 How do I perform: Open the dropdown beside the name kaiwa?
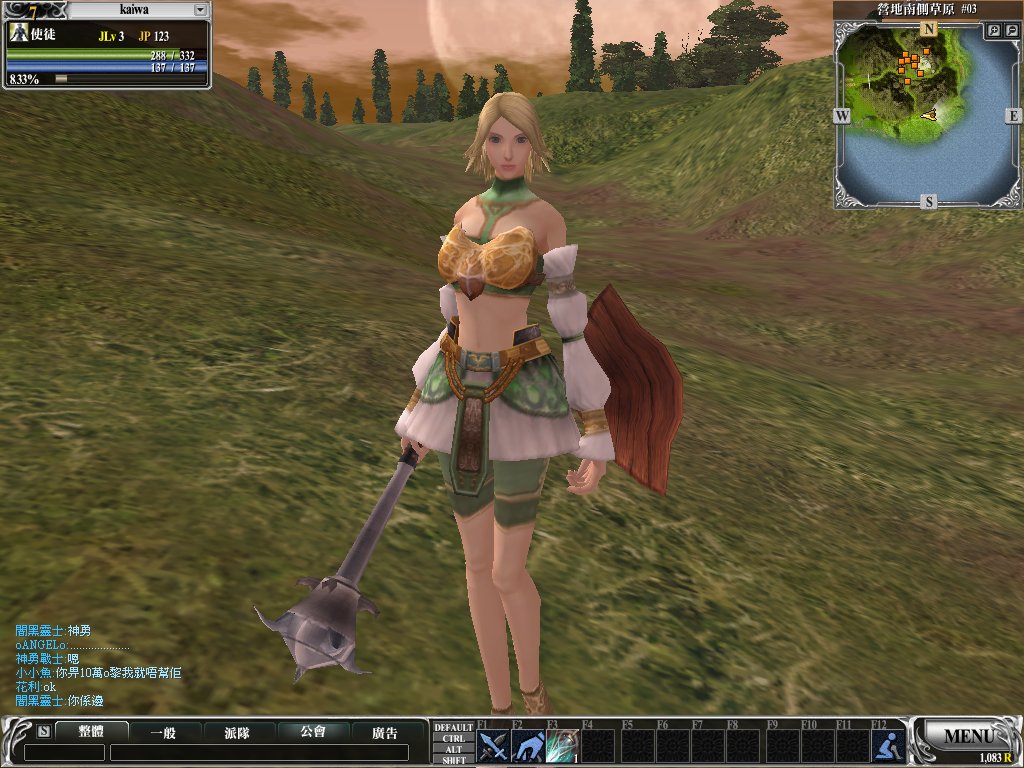click(200, 9)
